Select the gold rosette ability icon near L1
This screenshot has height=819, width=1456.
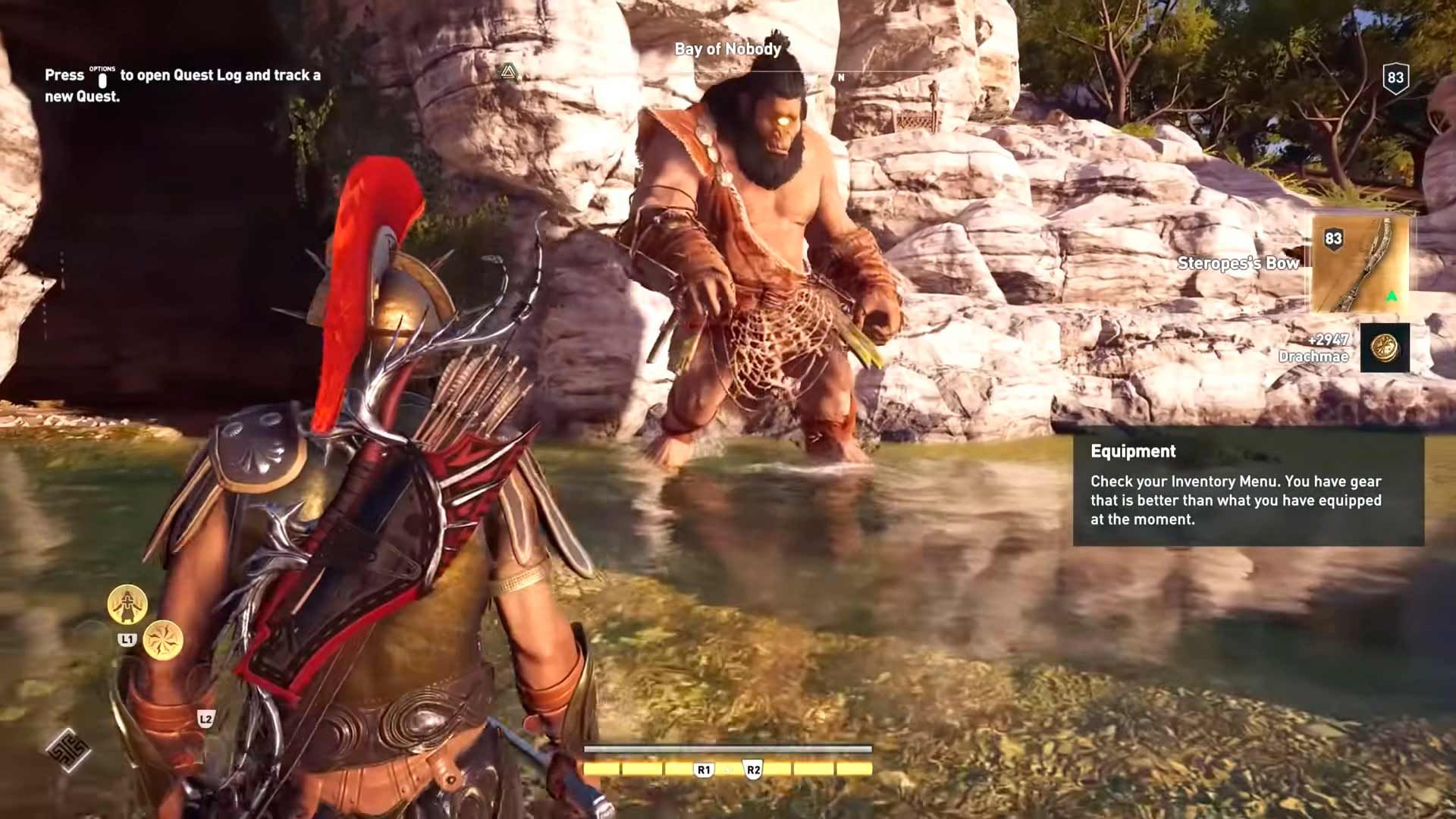(x=165, y=641)
